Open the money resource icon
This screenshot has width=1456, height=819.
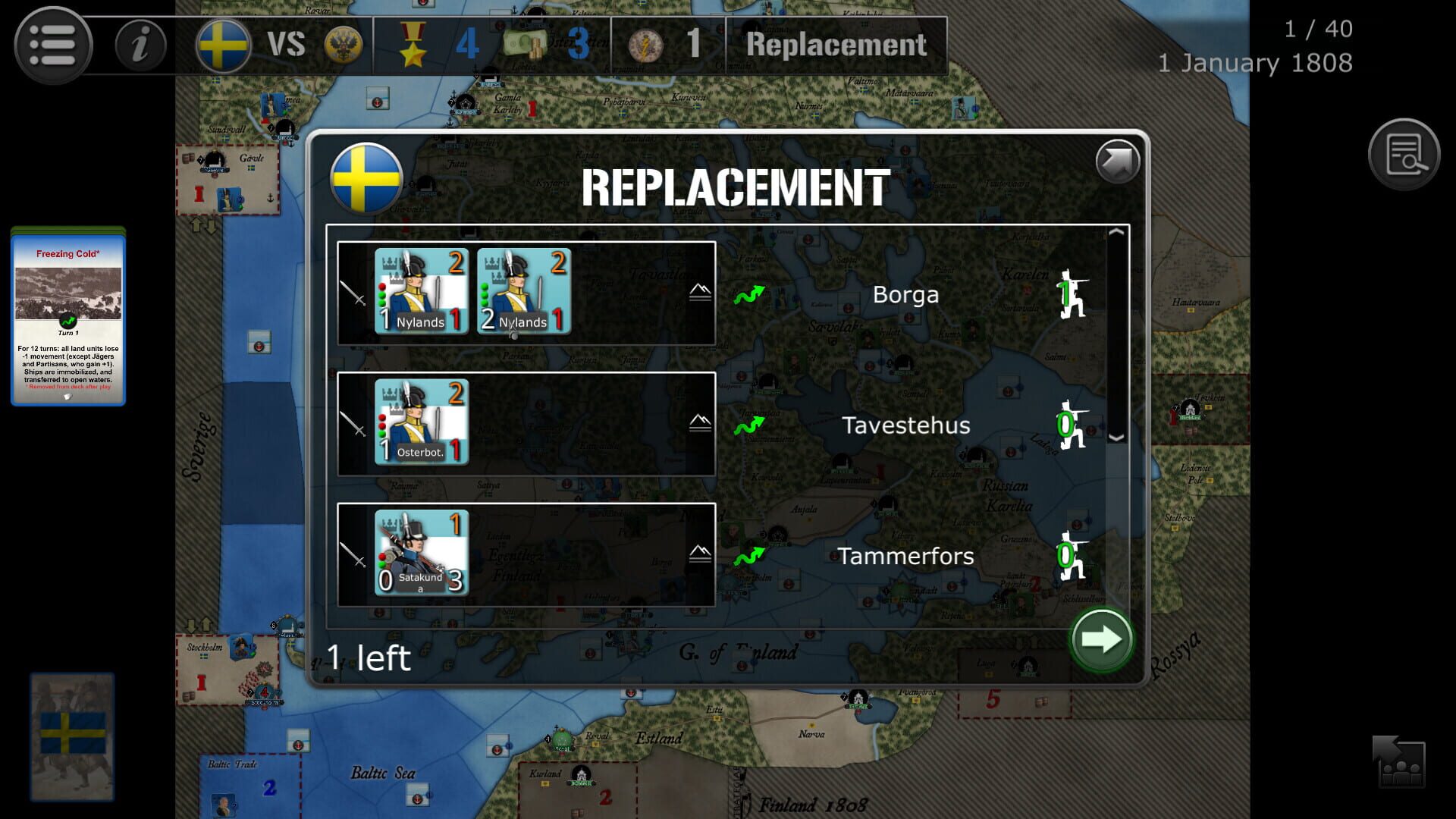pyautogui.click(x=525, y=45)
